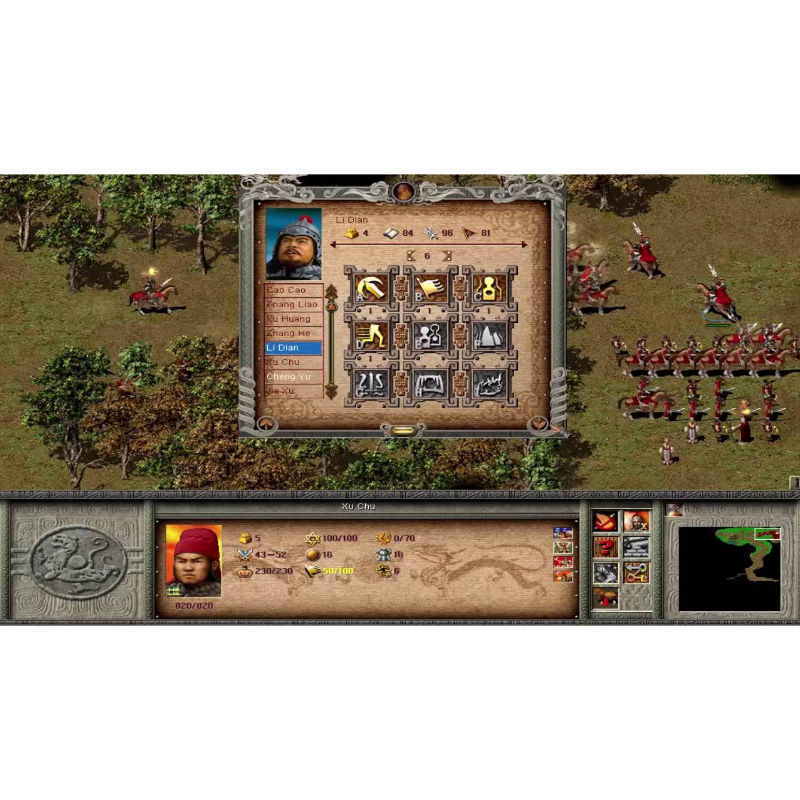Viewport: 800px width, 800px height.
Task: Select the greyed skill F with sails
Action: (x=489, y=336)
